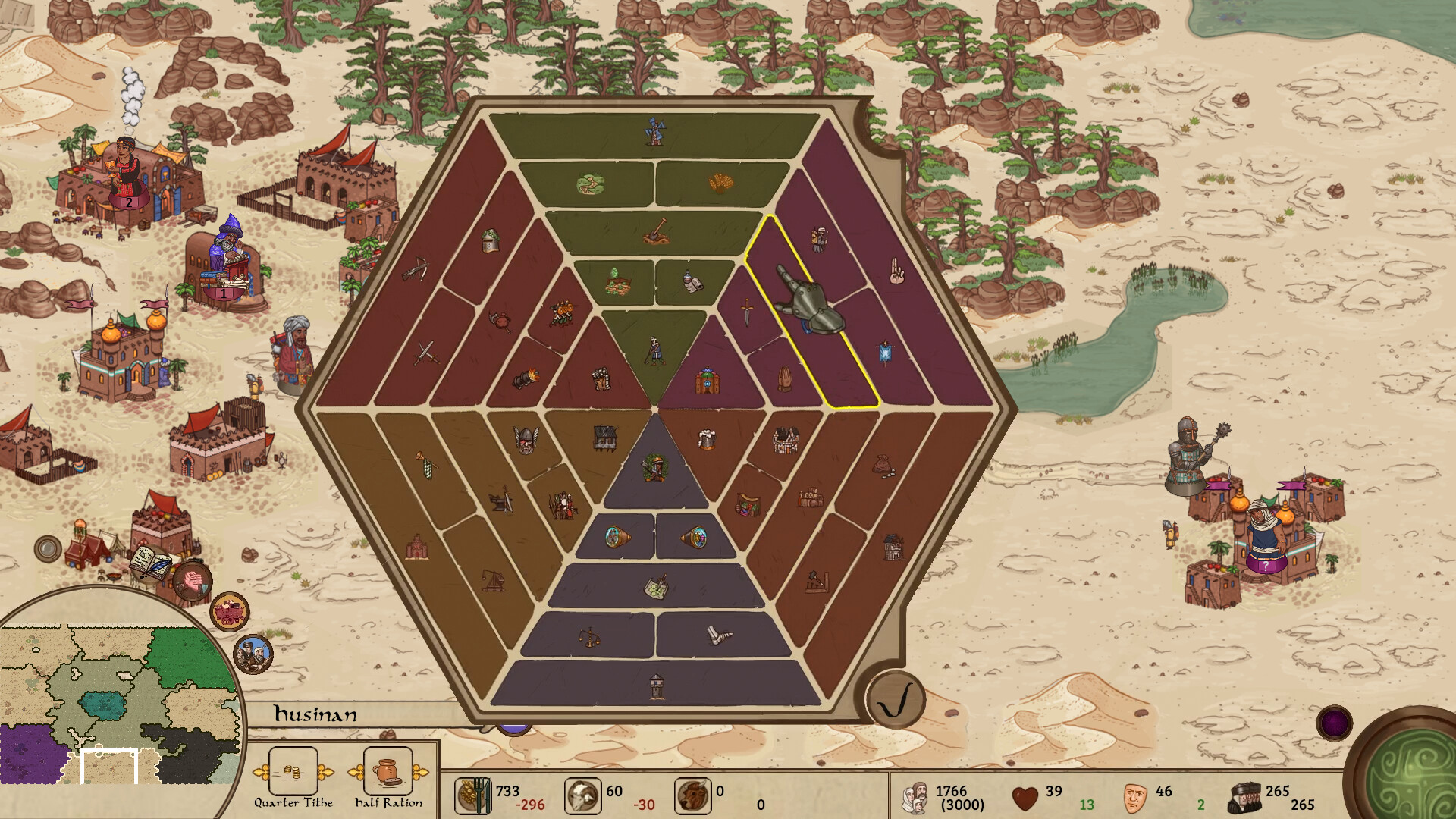
Task: Toggle the Quarter Tithe setting
Action: 293,772
